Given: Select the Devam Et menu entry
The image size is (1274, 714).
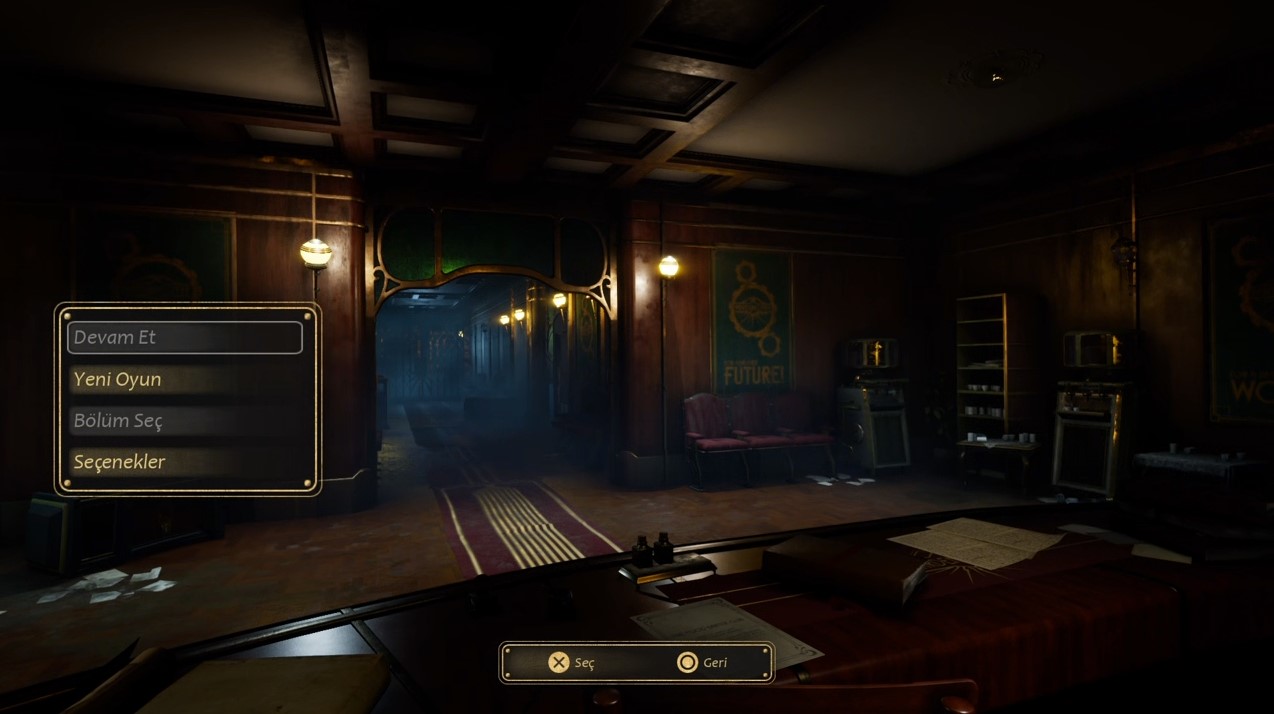Looking at the screenshot, I should 184,338.
